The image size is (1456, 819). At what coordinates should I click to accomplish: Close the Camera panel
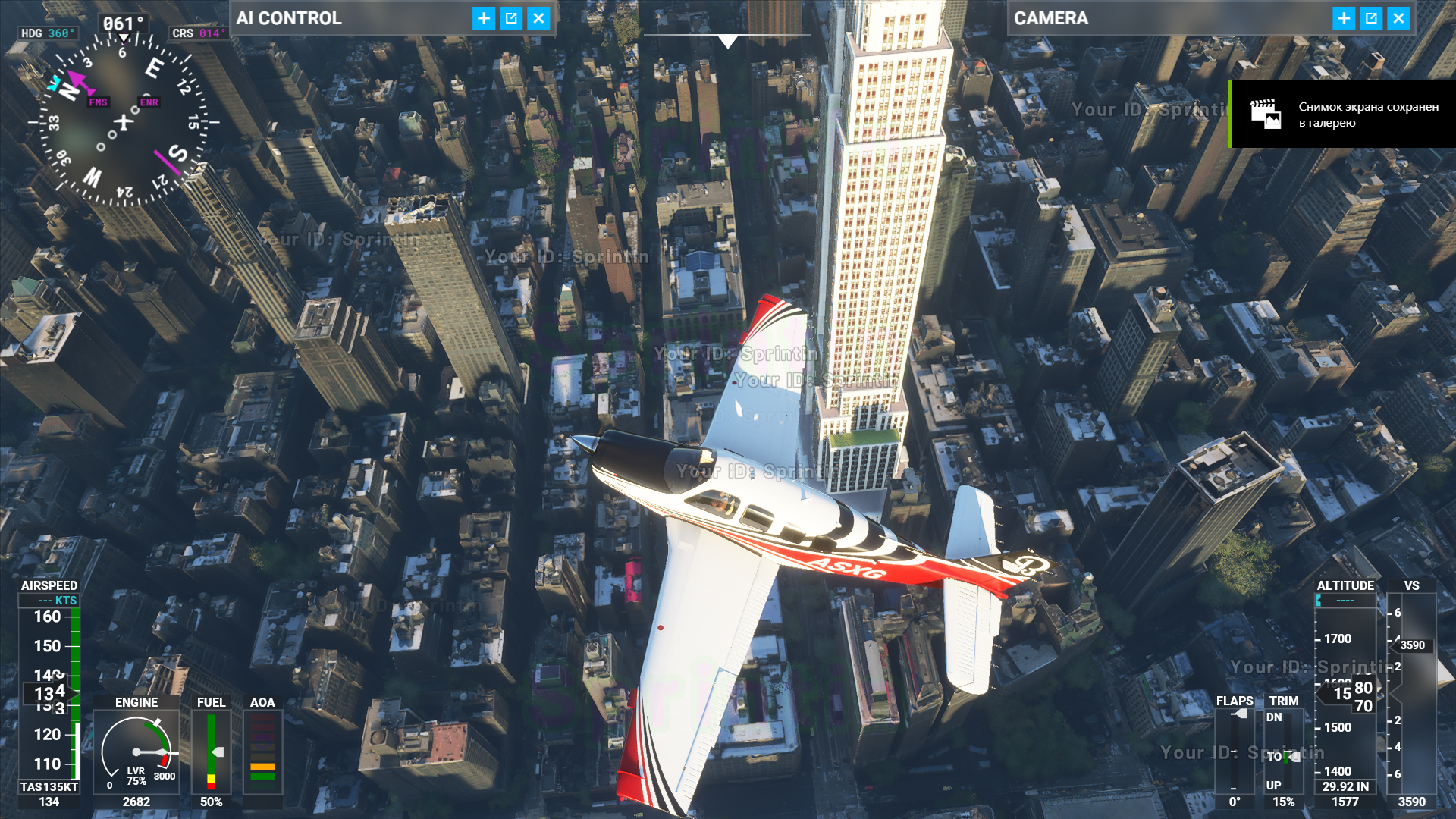(x=1398, y=18)
